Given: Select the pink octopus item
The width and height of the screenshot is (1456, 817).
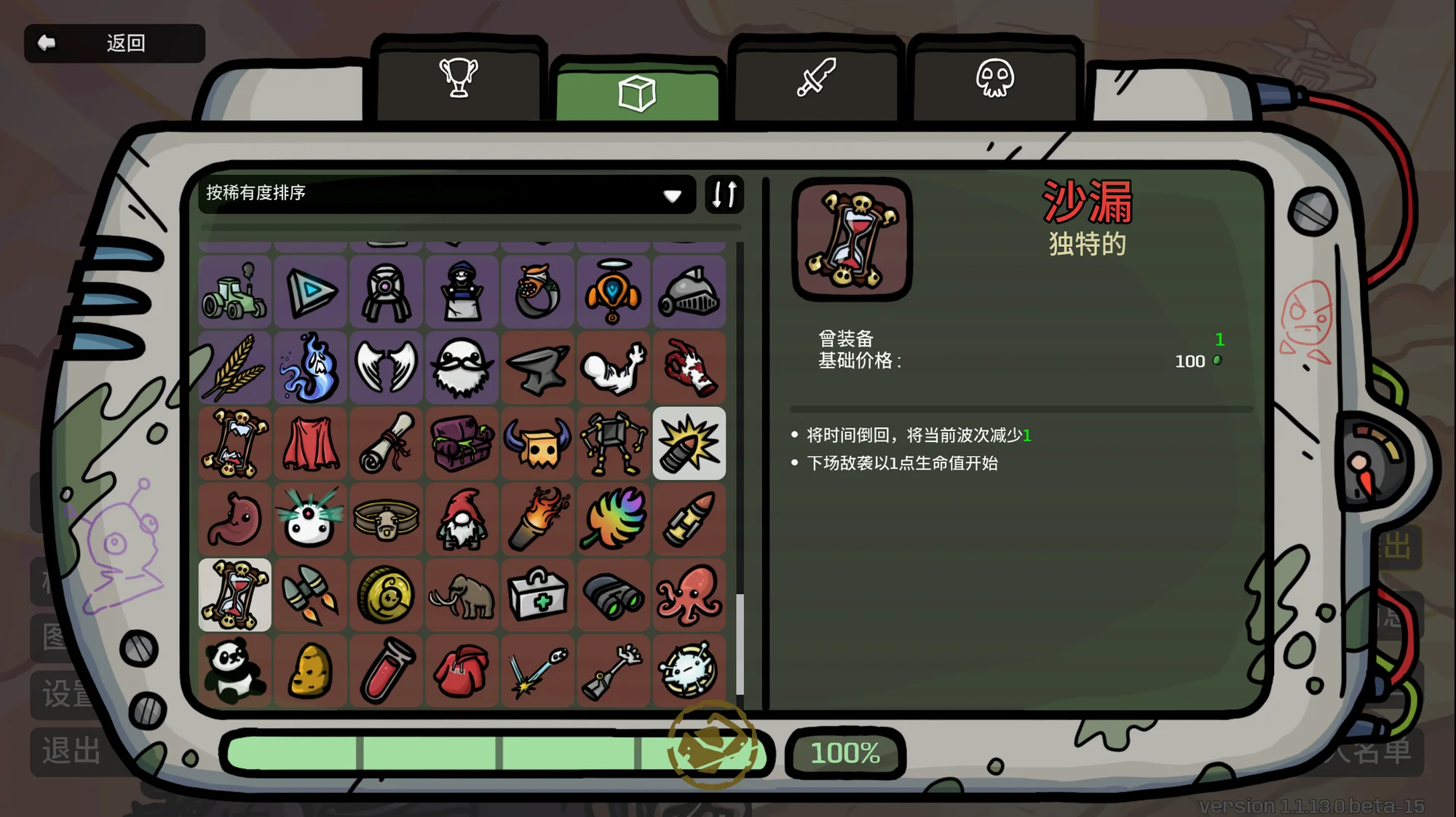Looking at the screenshot, I should pyautogui.click(x=689, y=595).
